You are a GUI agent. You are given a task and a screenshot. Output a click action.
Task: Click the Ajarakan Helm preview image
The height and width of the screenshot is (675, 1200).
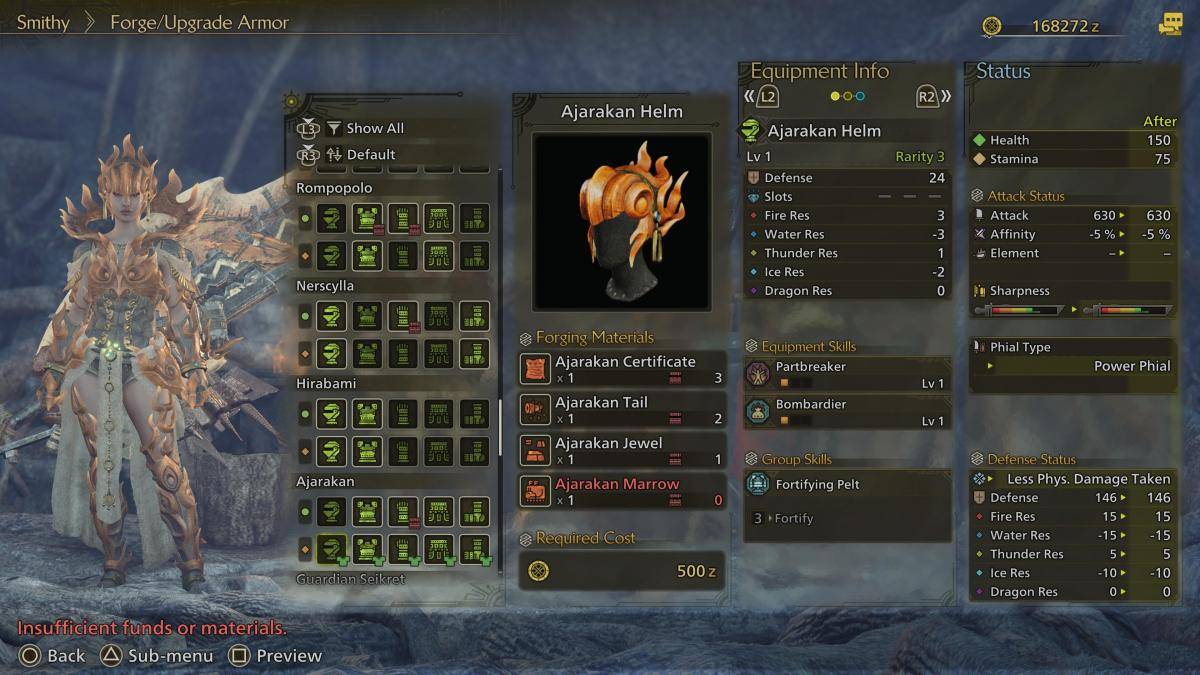[x=621, y=221]
